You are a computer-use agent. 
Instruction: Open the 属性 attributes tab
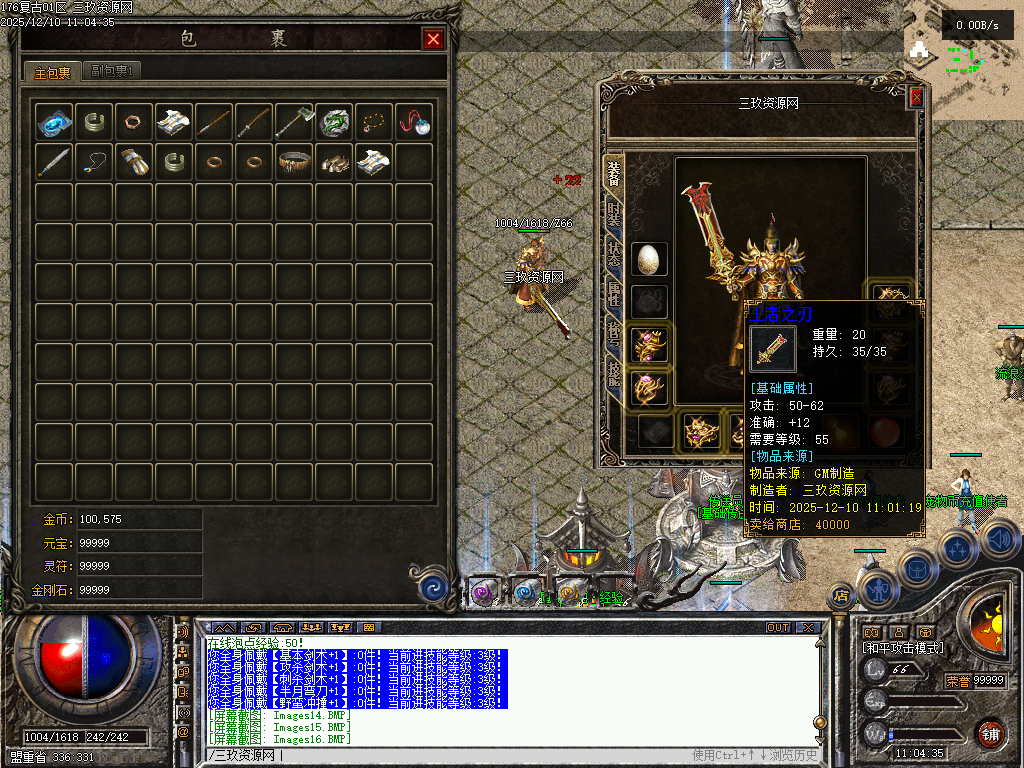tap(614, 295)
